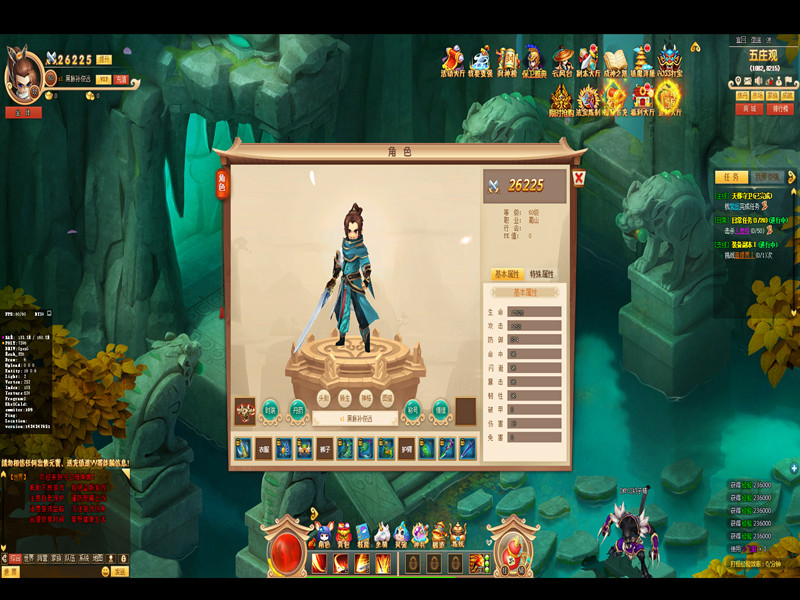Image resolution: width=800 pixels, height=600 pixels.
Task: Close the character panel with the red X
Action: coord(579,178)
